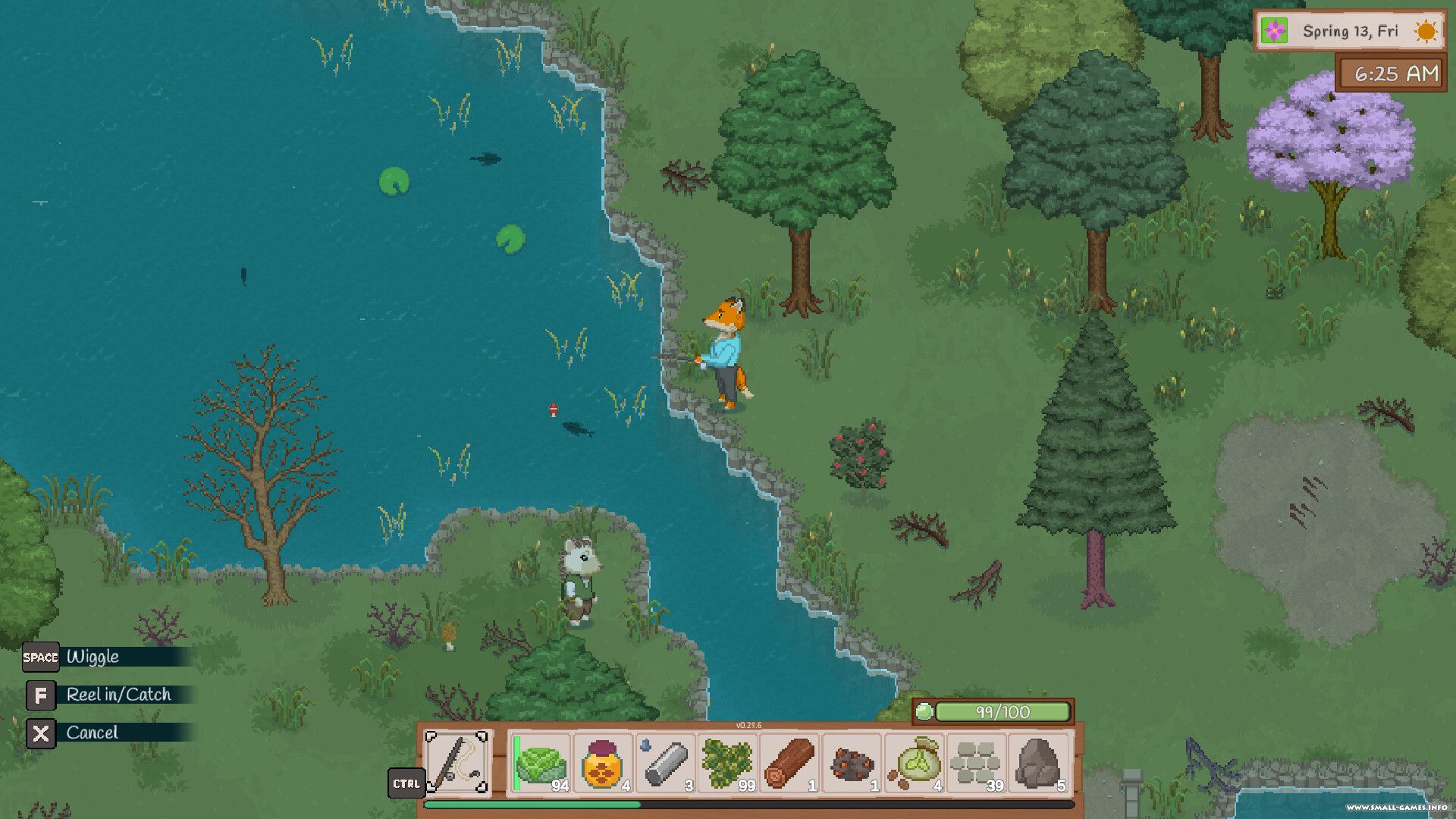Choose the honey jar slot

pos(603,763)
